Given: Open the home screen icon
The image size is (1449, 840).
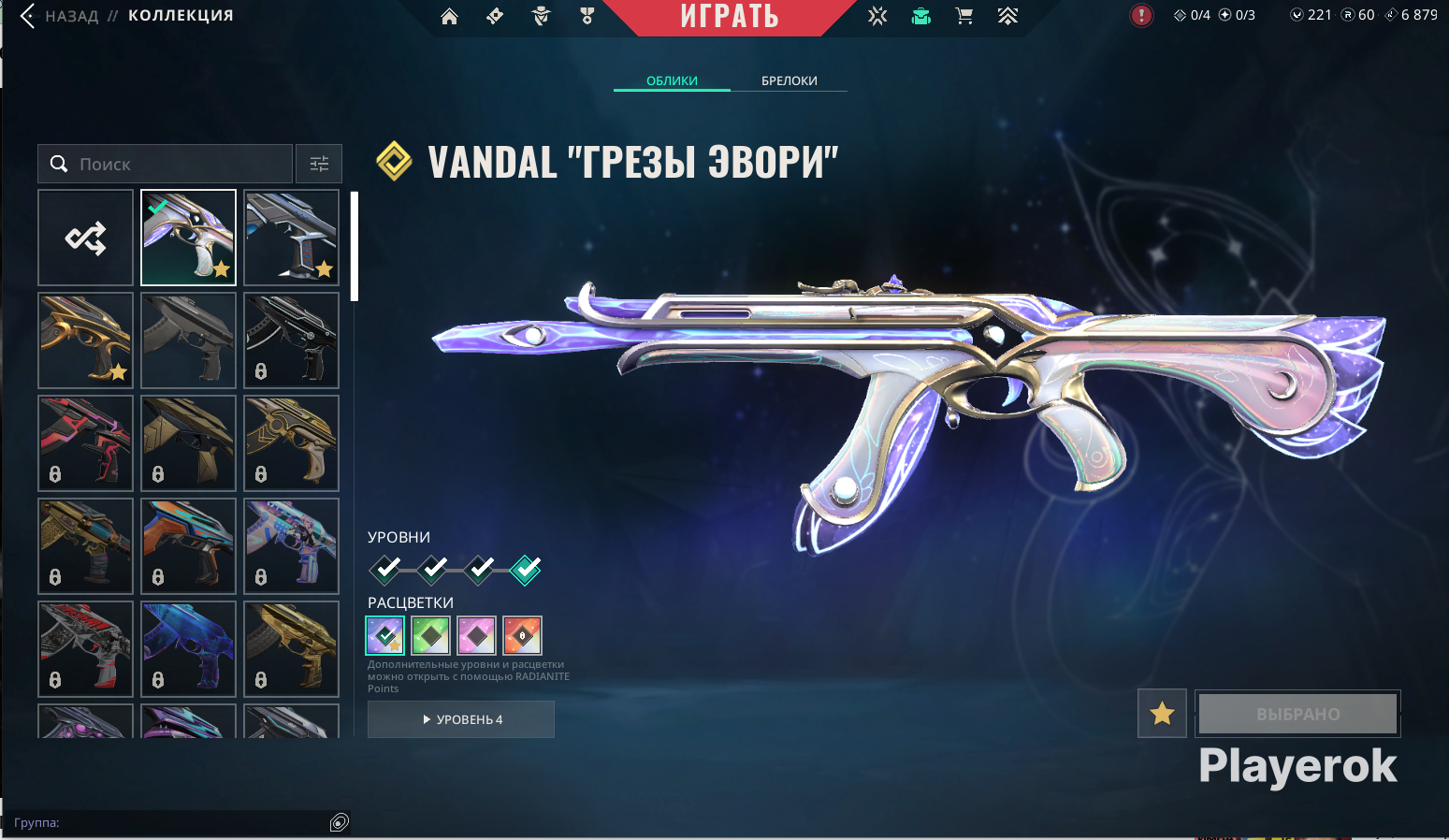Looking at the screenshot, I should tap(449, 16).
